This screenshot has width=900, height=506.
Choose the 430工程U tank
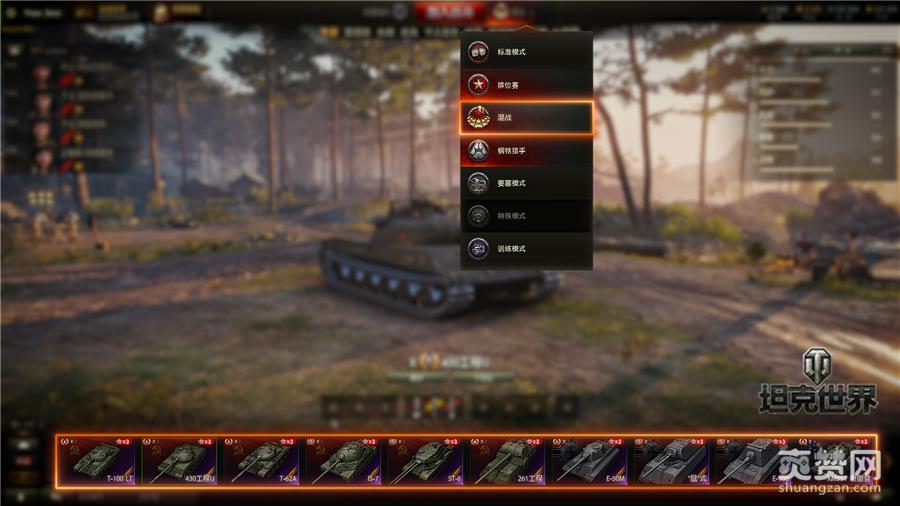[179, 462]
